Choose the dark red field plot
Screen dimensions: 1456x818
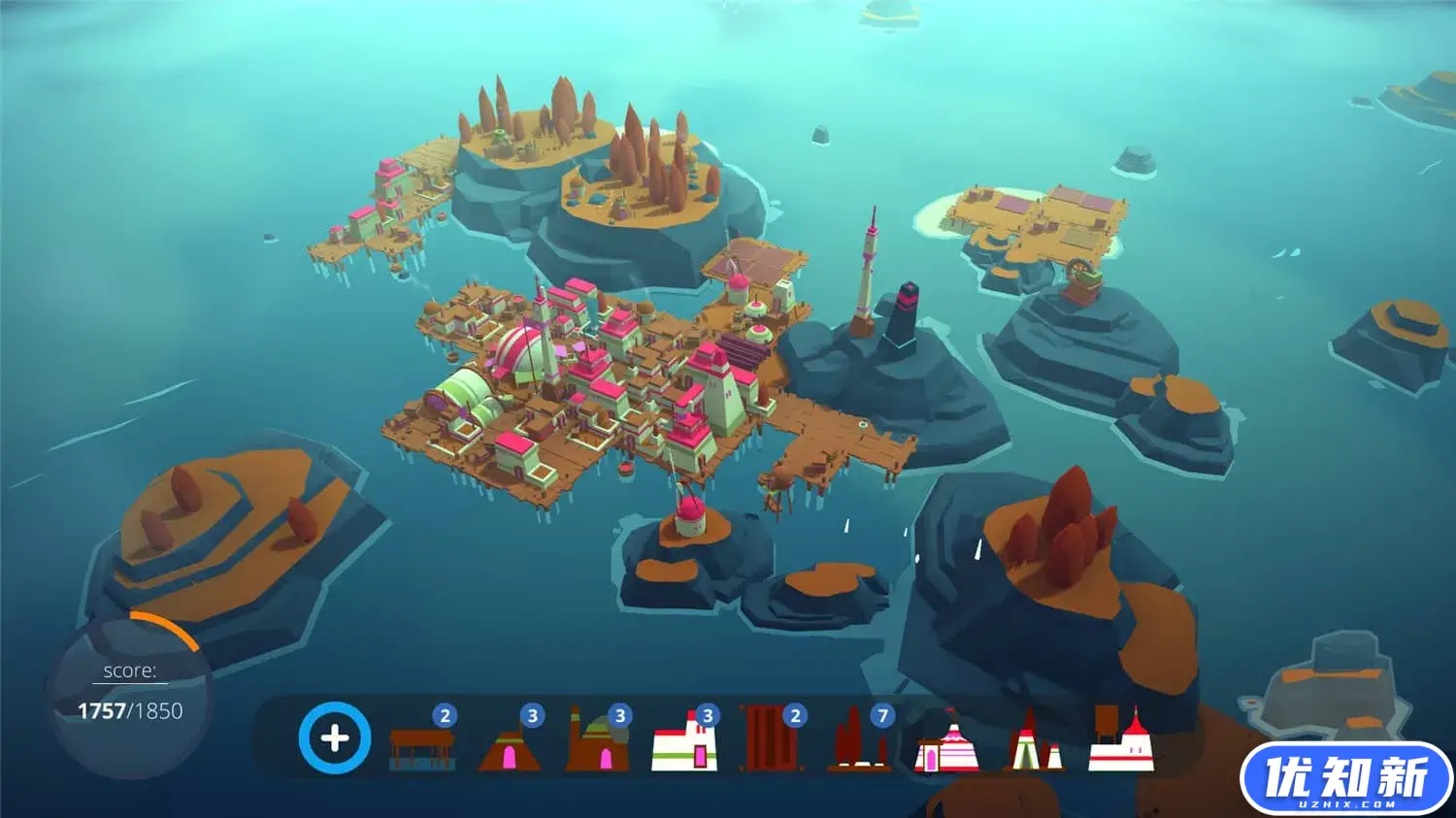[x=771, y=741]
